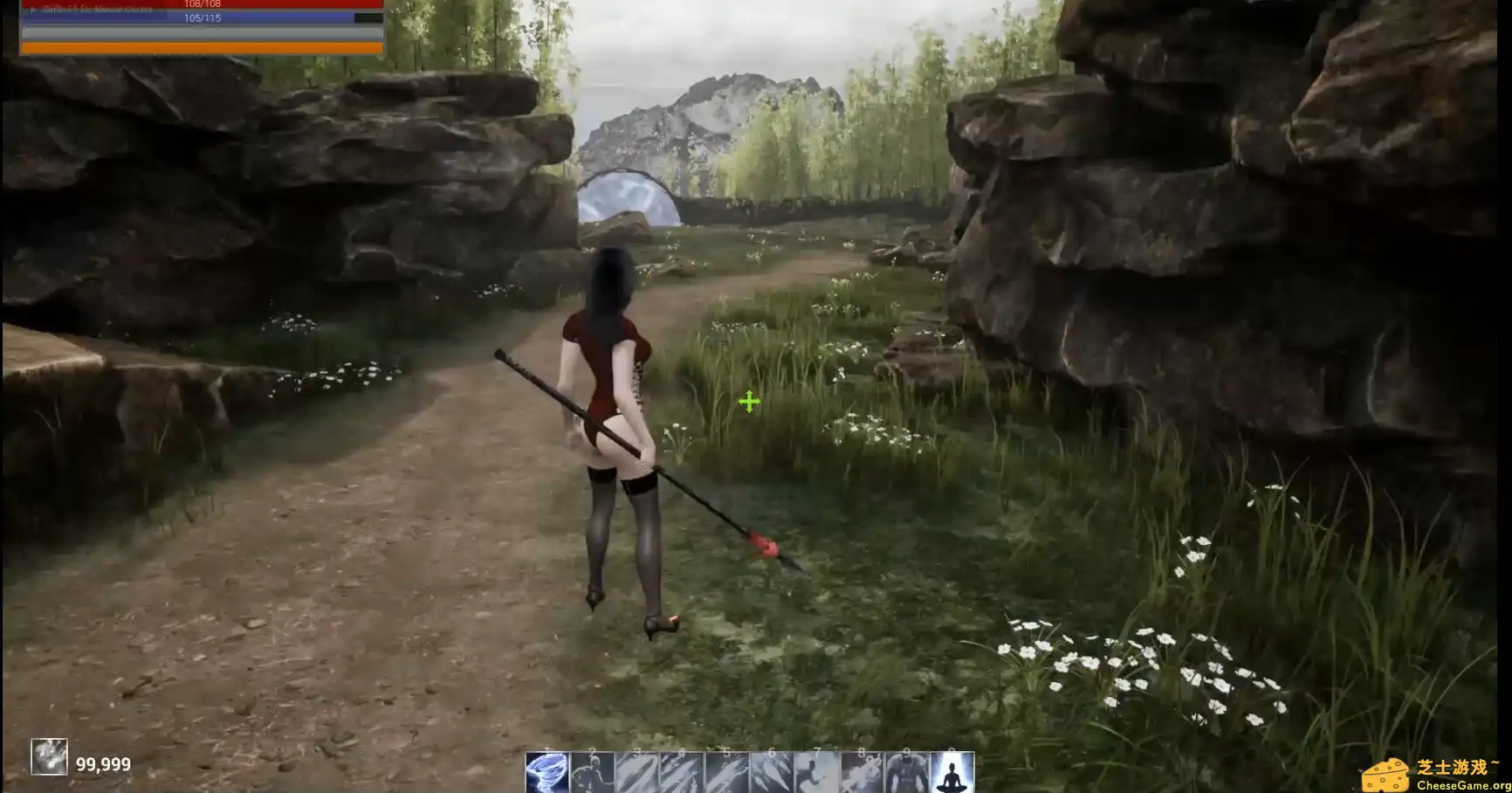
Task: Click the handprint currency icon beside 99,999
Action: (50, 756)
